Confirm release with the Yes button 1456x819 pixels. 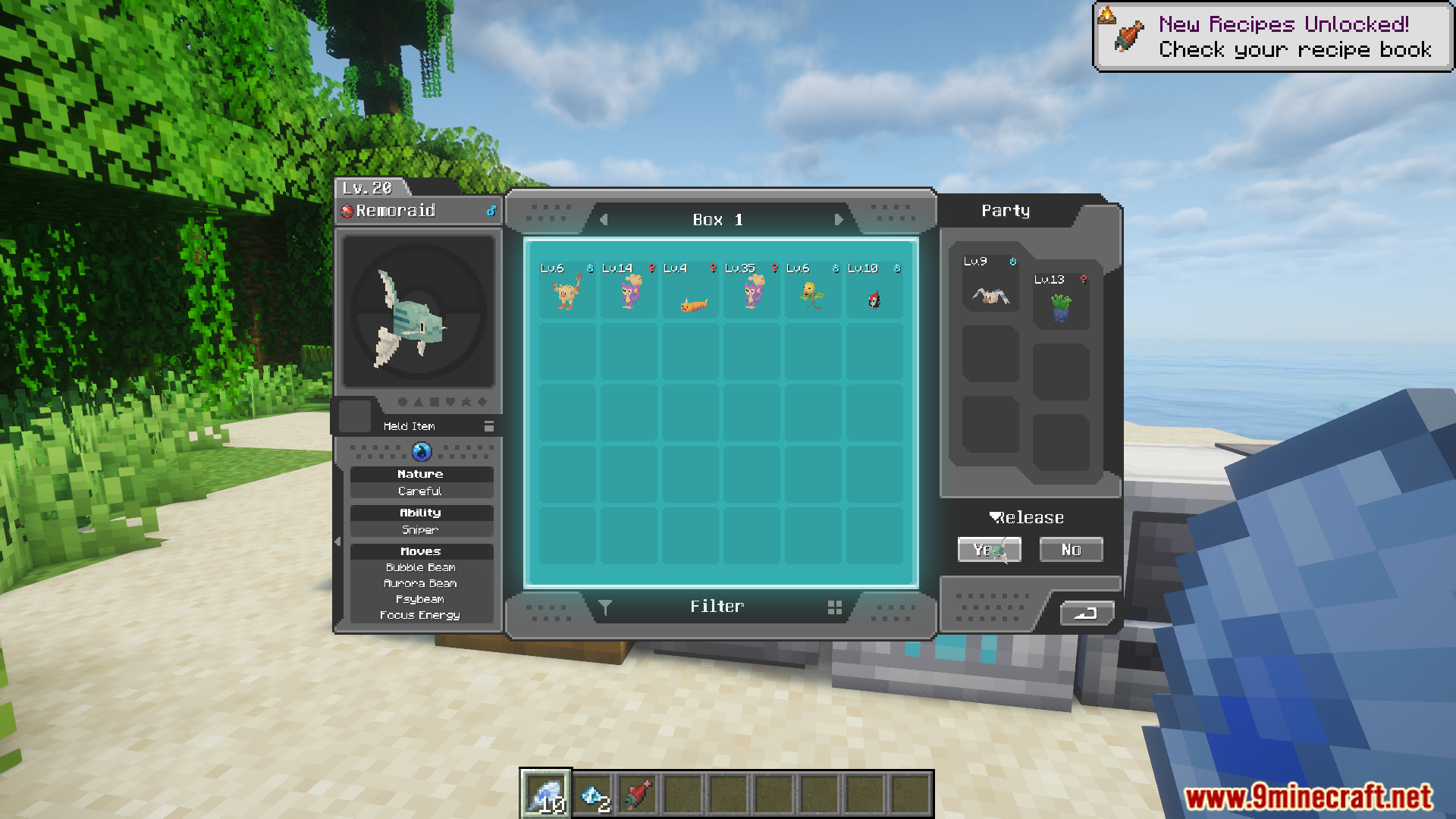(989, 550)
